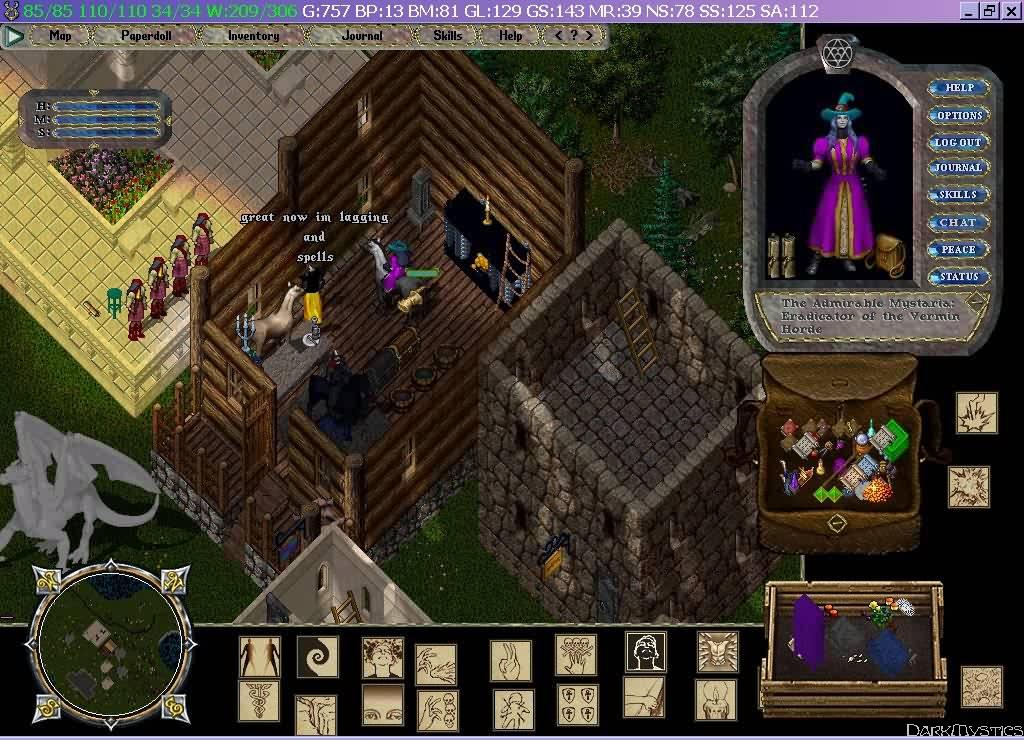The width and height of the screenshot is (1024, 740).
Task: Click the HELP button on the paperdoll
Action: 959,88
